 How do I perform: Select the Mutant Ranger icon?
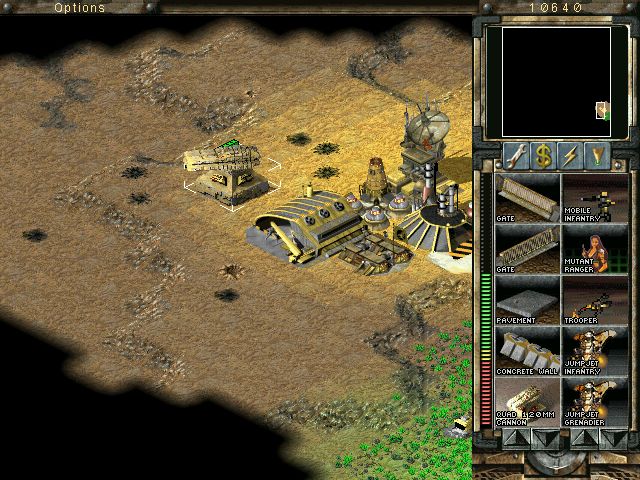pos(594,249)
